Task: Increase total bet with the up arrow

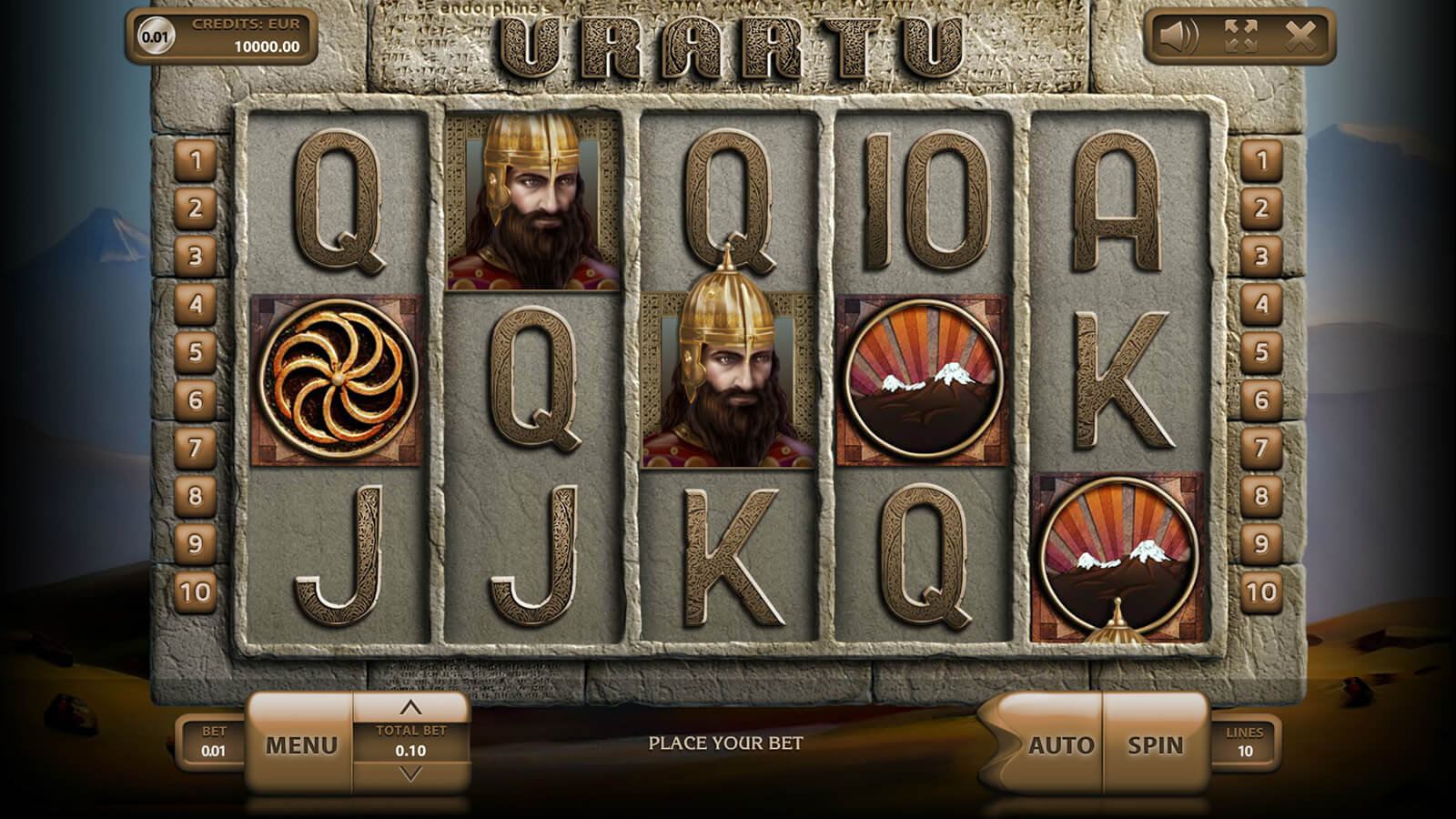Action: click(410, 707)
